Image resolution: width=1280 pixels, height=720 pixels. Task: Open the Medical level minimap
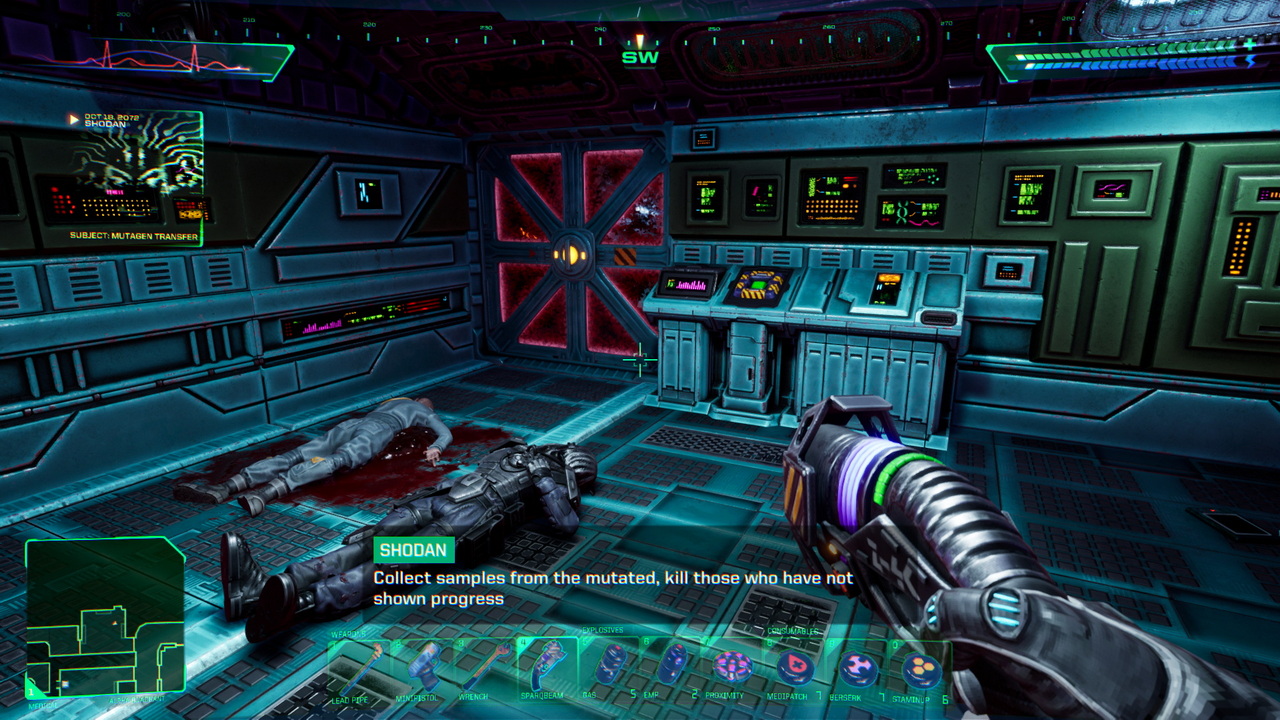pos(104,617)
